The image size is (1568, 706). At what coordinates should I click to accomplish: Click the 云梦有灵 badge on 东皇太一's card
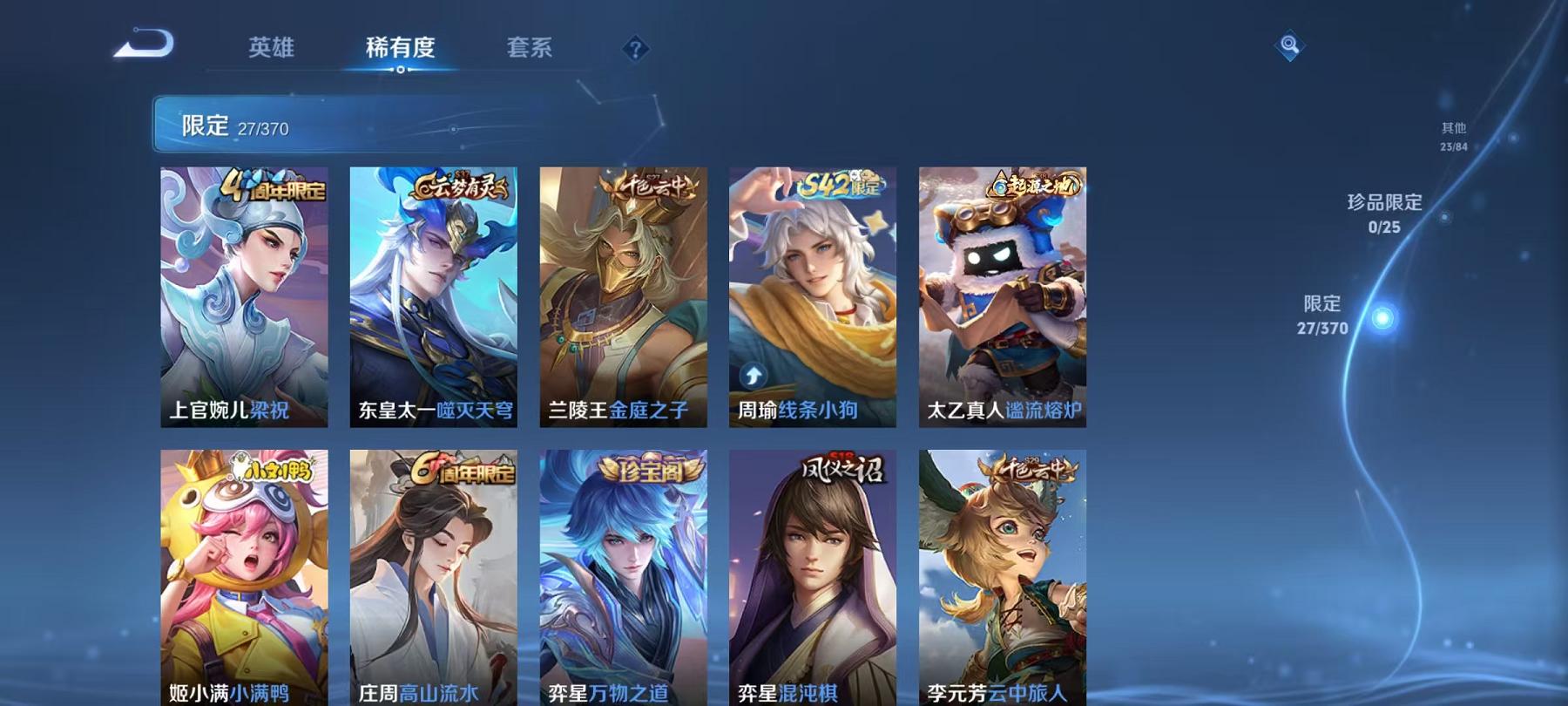[460, 188]
